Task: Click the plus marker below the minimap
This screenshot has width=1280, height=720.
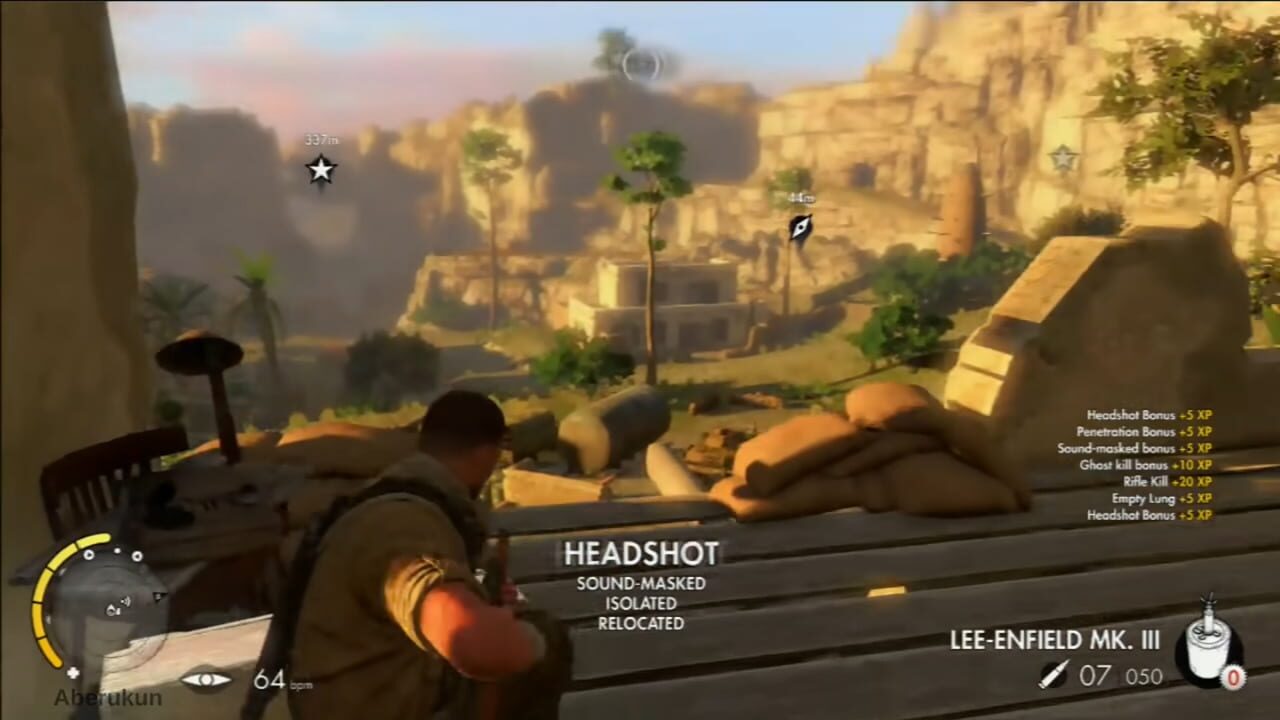Action: 73,672
